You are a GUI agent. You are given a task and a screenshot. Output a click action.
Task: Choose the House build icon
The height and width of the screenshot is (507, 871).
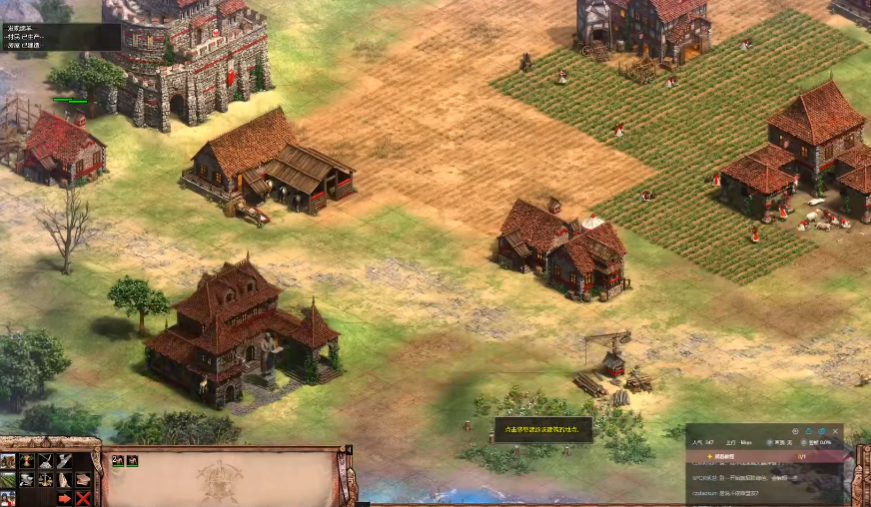point(8,461)
